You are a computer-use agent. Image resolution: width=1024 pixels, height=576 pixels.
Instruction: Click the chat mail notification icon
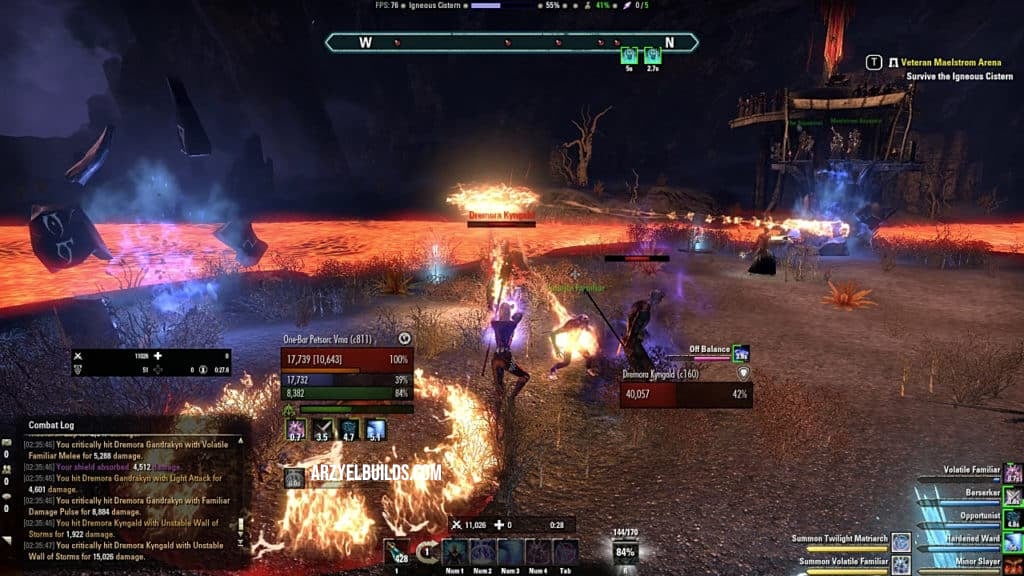[x=7, y=443]
